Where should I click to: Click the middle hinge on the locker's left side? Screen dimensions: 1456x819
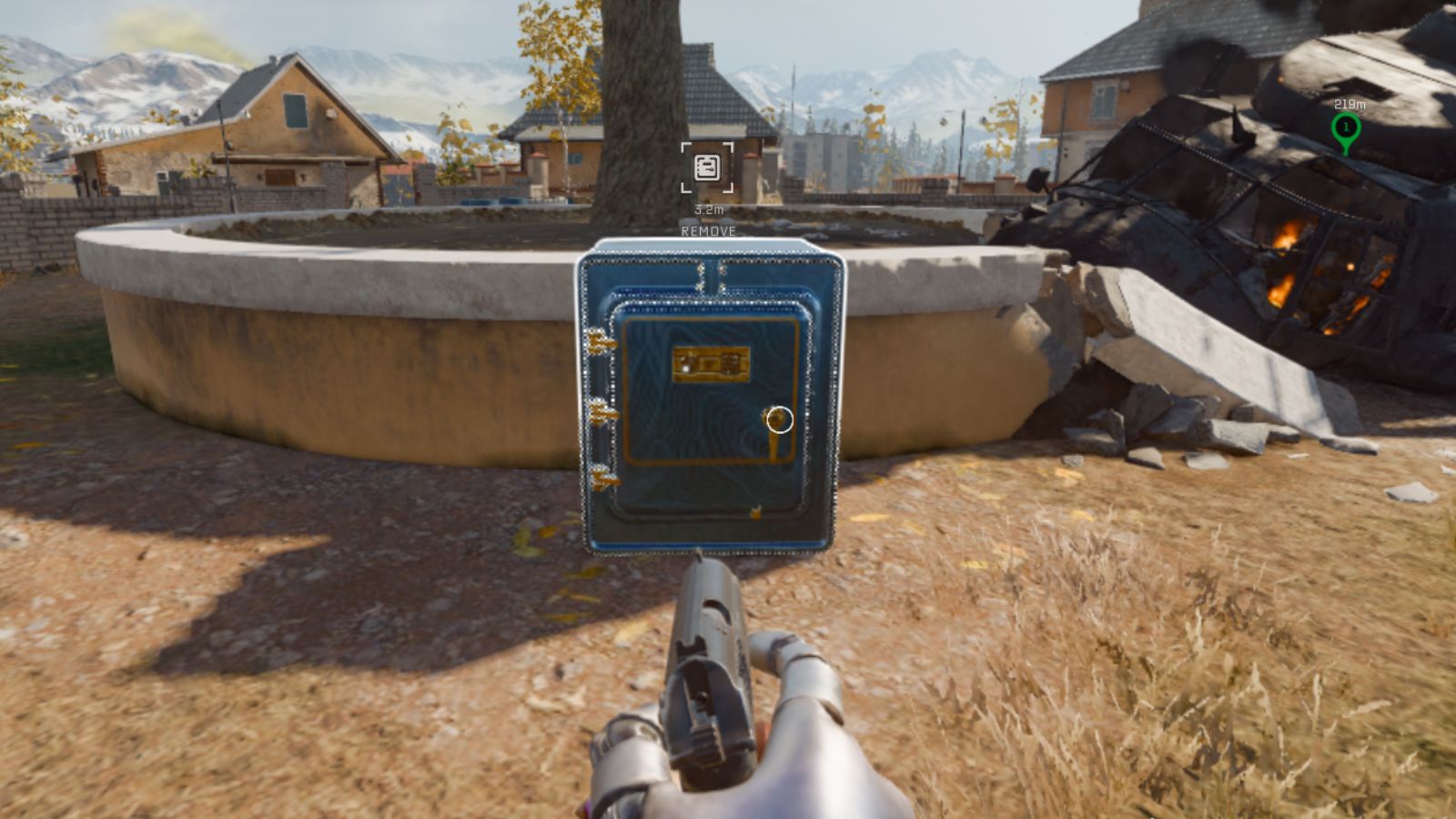point(602,412)
